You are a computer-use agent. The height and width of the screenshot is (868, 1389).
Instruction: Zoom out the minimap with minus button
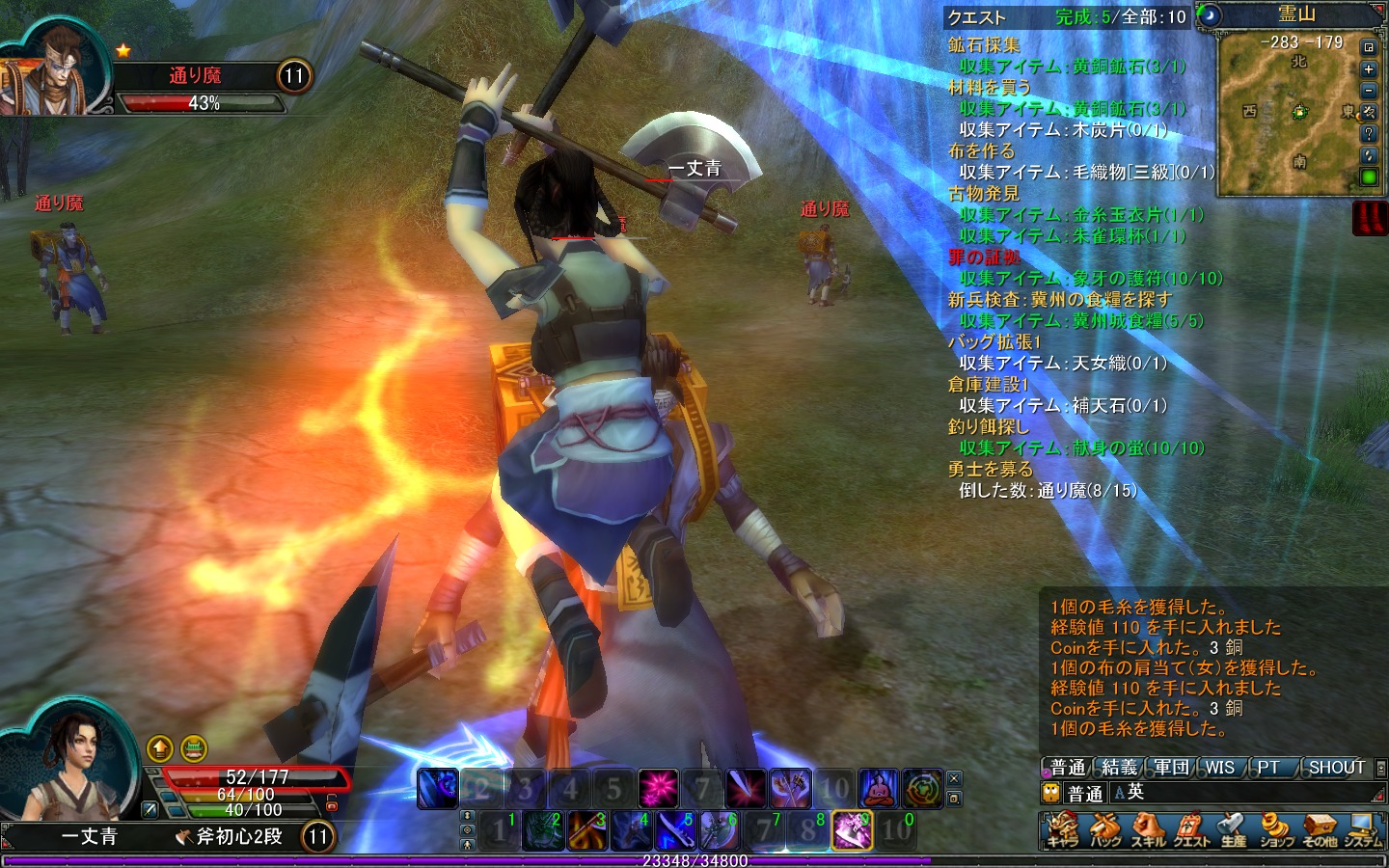point(1368,91)
